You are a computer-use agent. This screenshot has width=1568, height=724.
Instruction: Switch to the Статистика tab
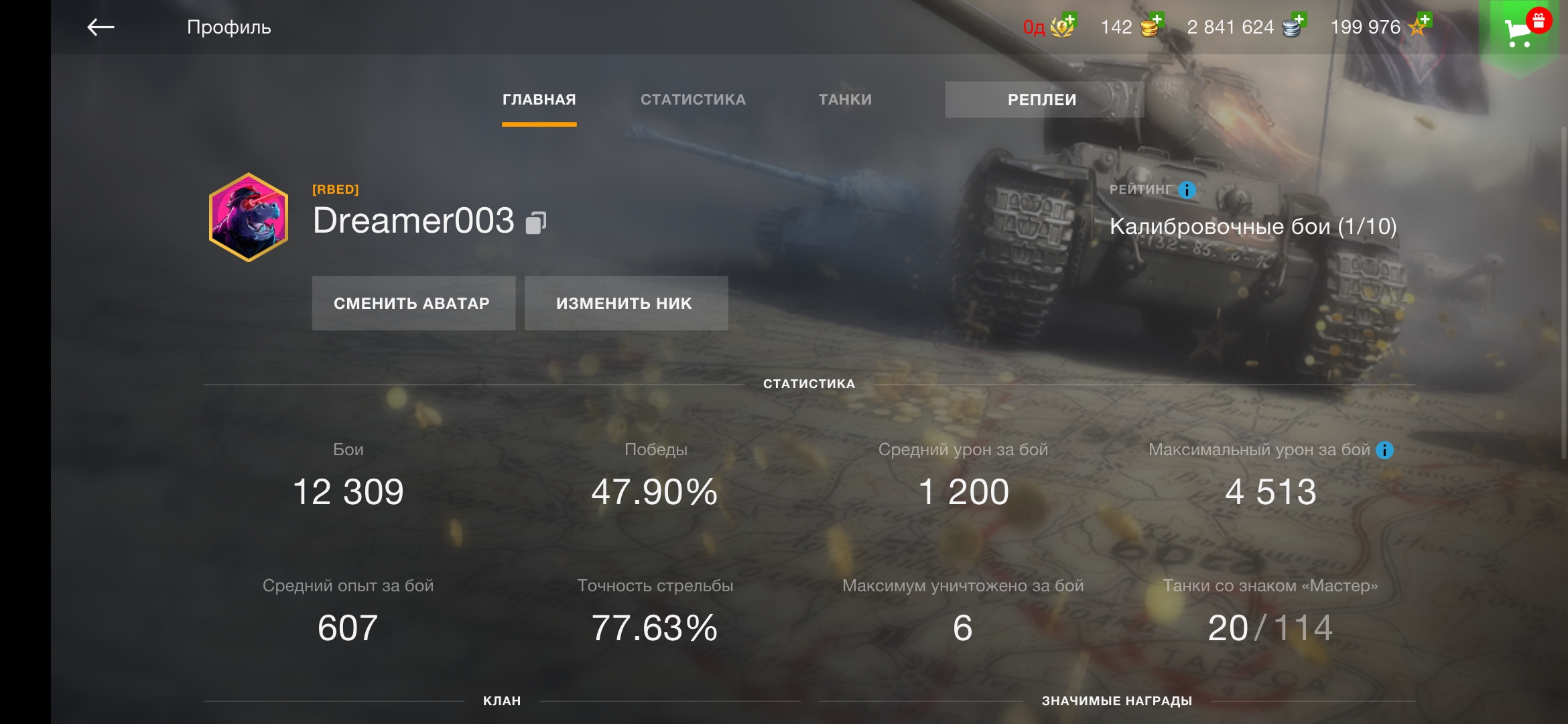[693, 100]
